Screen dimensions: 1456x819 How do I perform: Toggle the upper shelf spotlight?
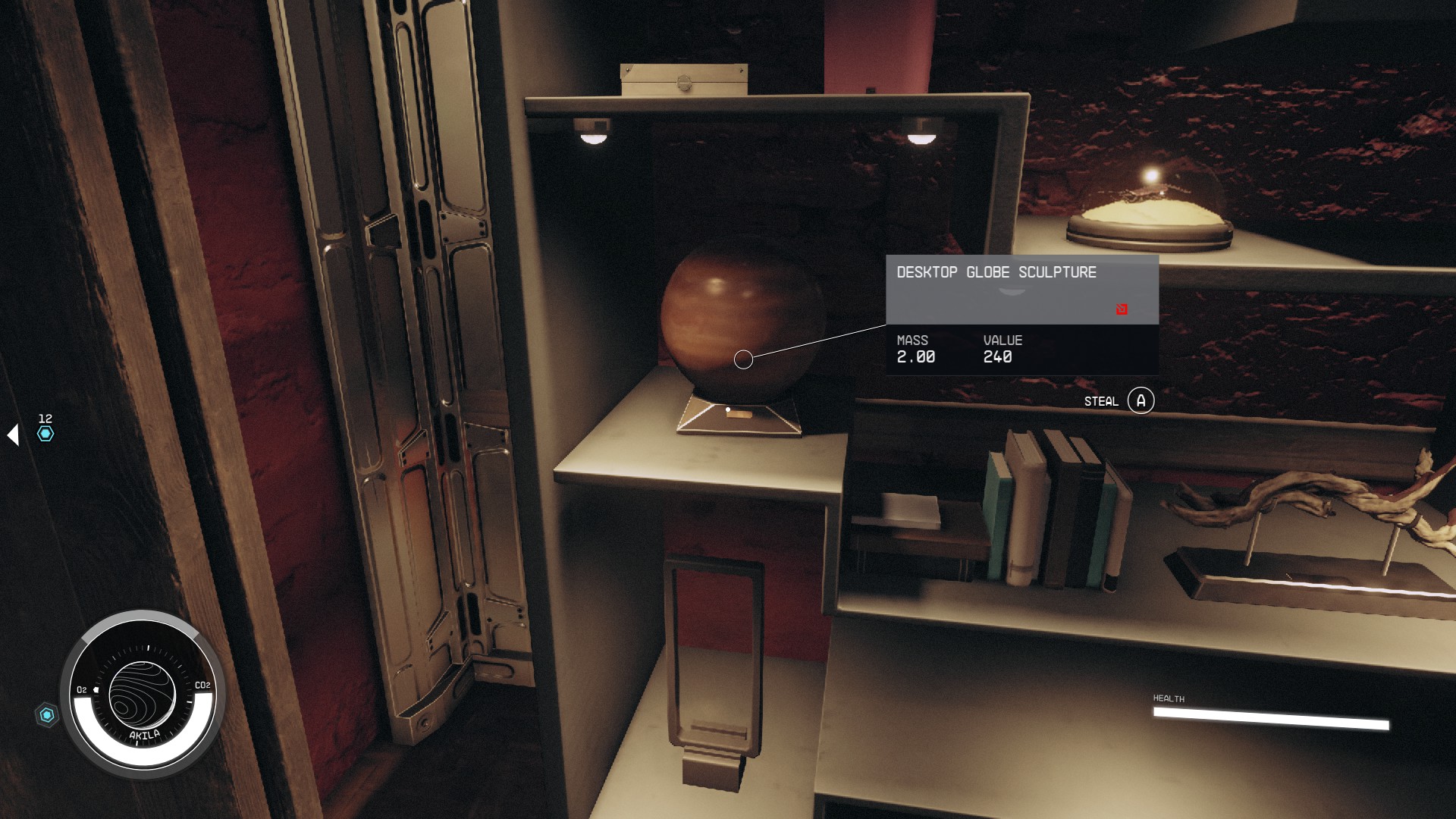pyautogui.click(x=595, y=136)
